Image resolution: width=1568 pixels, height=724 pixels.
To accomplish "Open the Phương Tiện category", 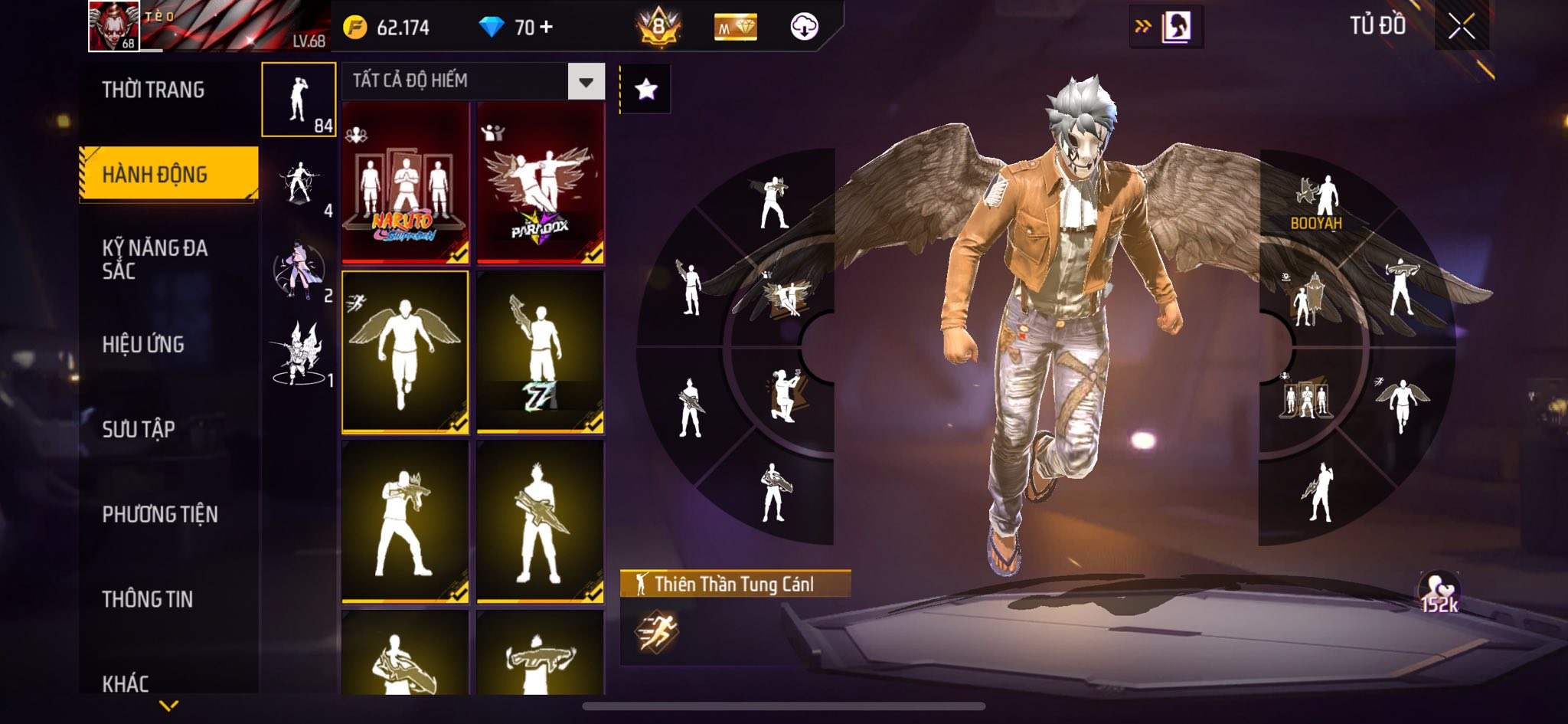I will coord(160,514).
